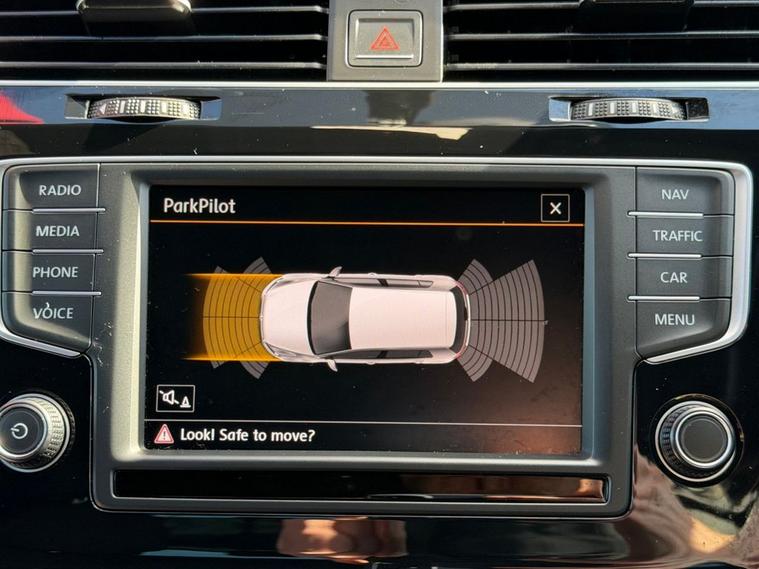Activate the red hazard warning button
The width and height of the screenshot is (759, 569).
tap(384, 39)
